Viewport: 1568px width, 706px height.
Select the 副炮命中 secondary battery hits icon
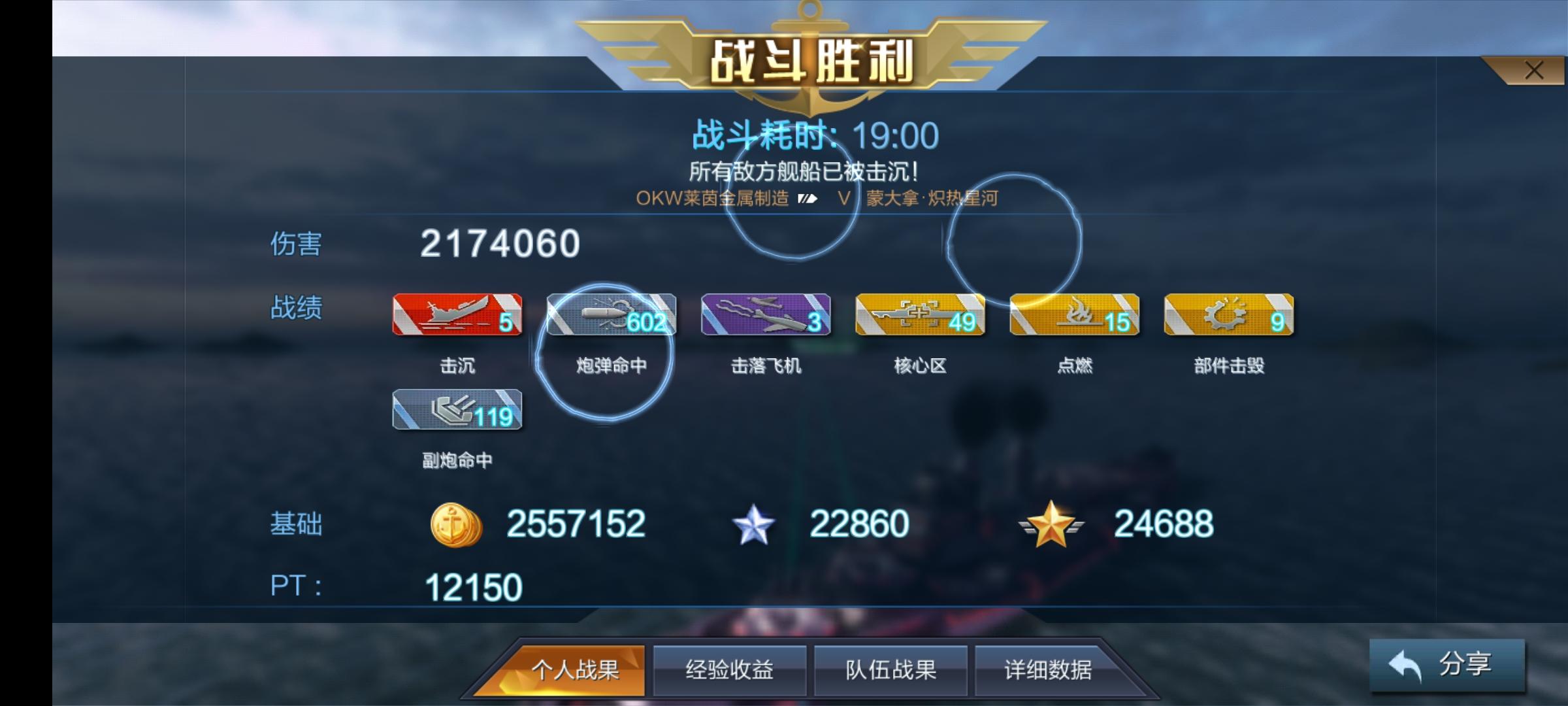(x=457, y=411)
